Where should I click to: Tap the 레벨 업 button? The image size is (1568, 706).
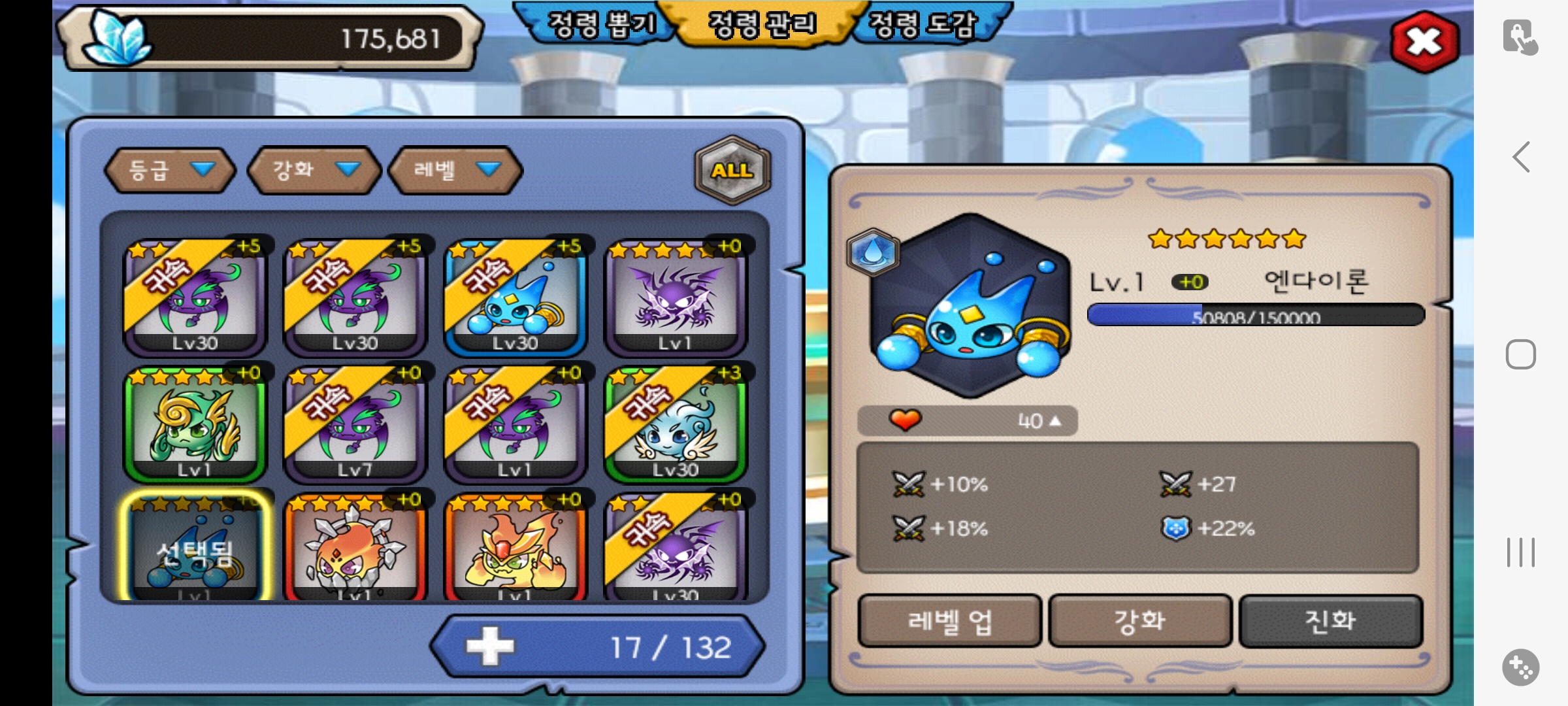[x=949, y=621]
